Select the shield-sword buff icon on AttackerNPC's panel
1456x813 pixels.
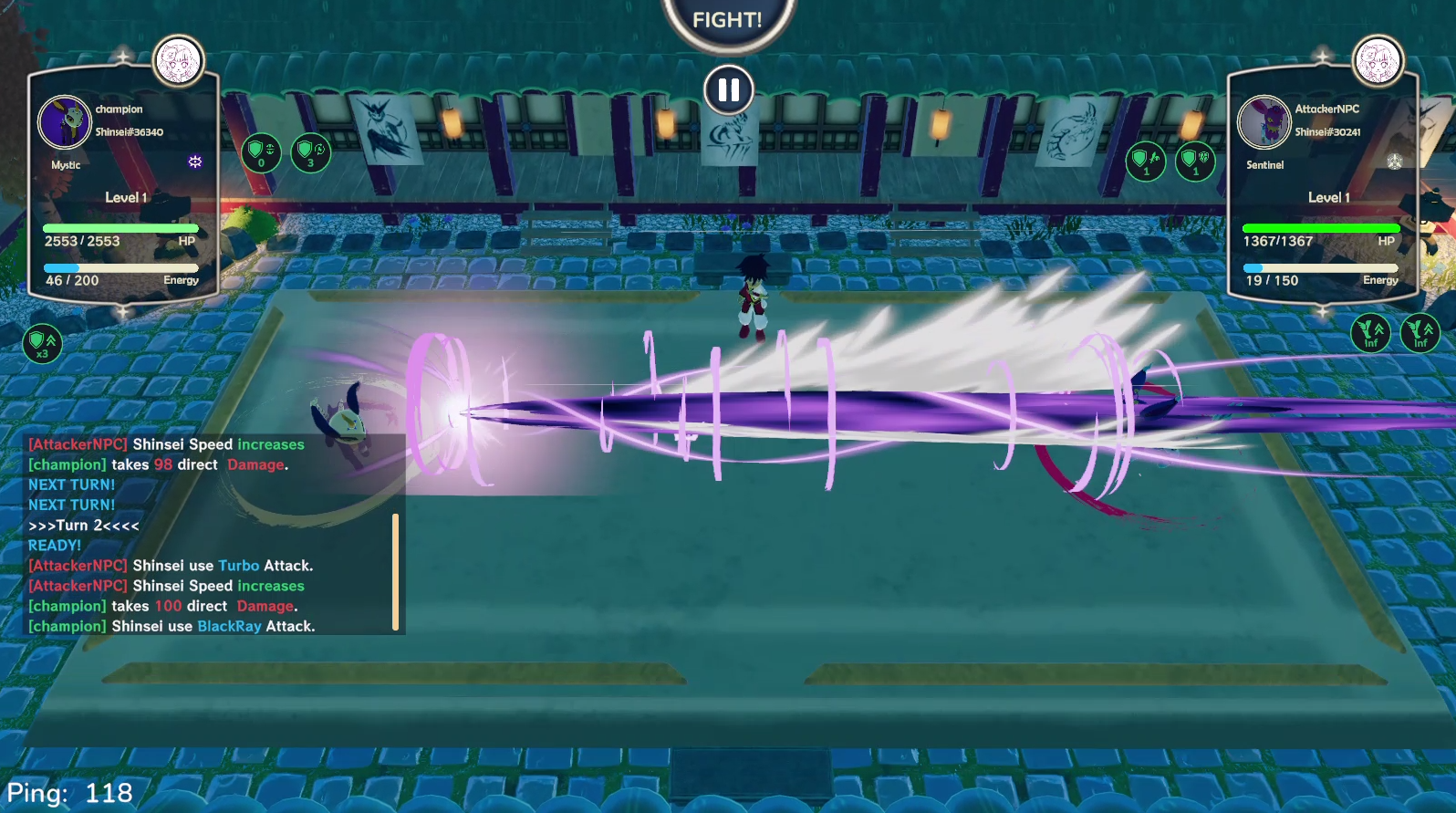click(x=1146, y=161)
